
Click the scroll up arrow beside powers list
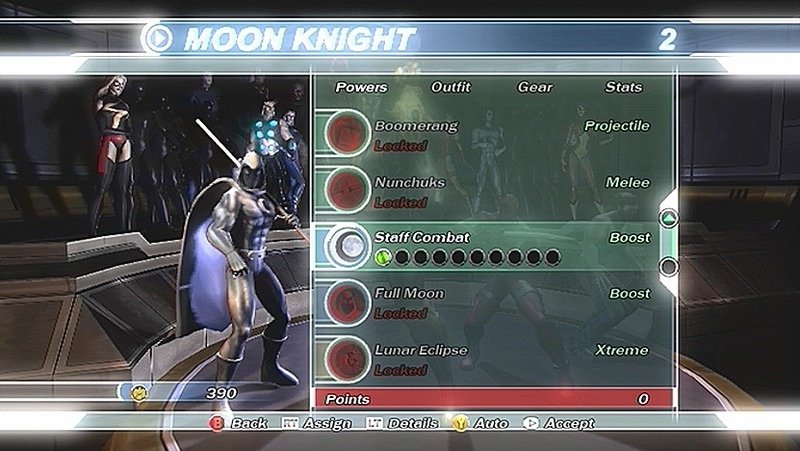tap(669, 219)
